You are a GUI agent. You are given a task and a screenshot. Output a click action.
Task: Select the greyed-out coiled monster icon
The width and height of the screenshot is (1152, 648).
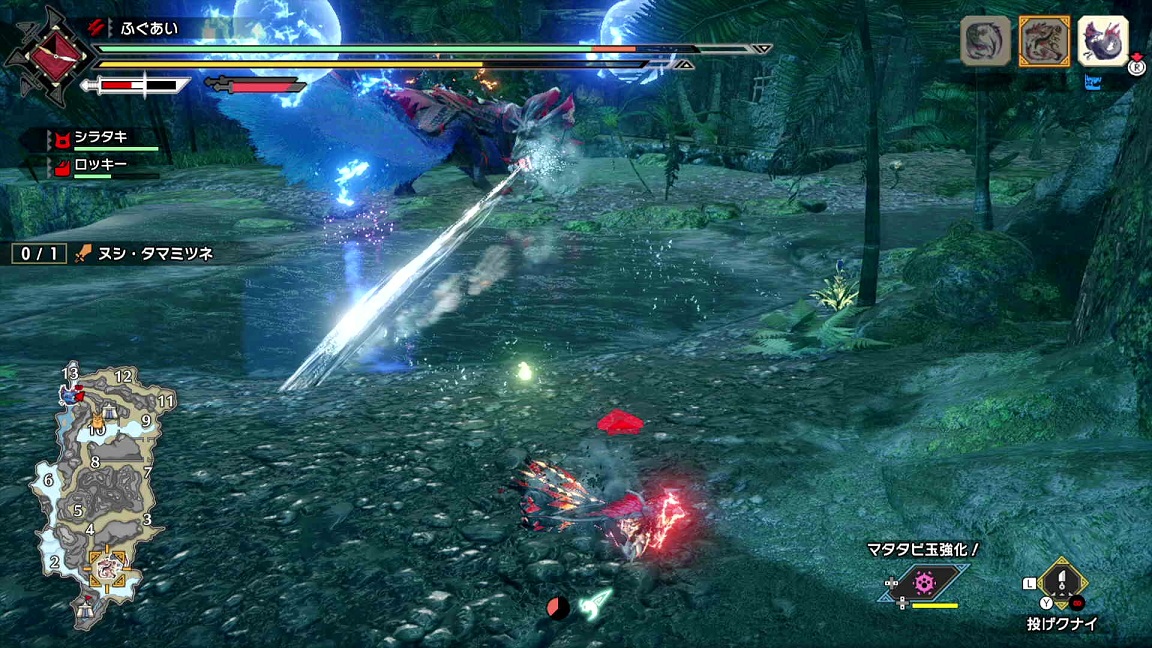pyautogui.click(x=986, y=42)
